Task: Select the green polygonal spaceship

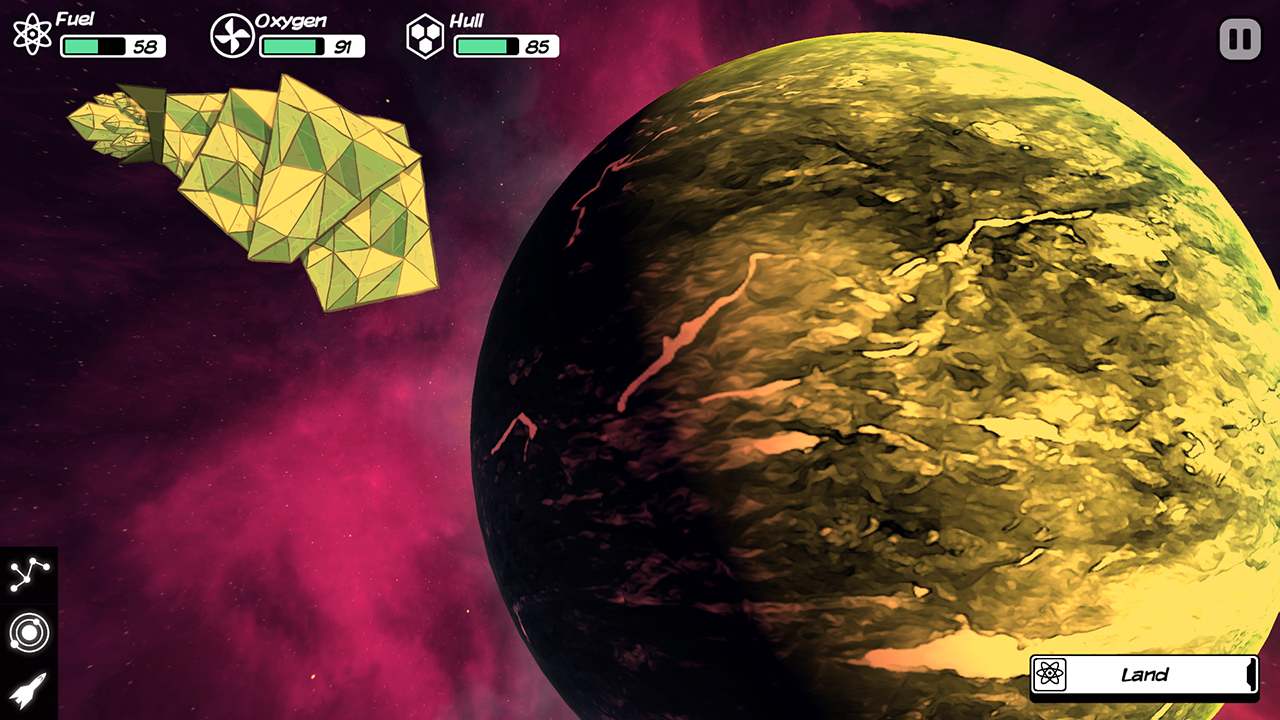Action: (x=280, y=190)
